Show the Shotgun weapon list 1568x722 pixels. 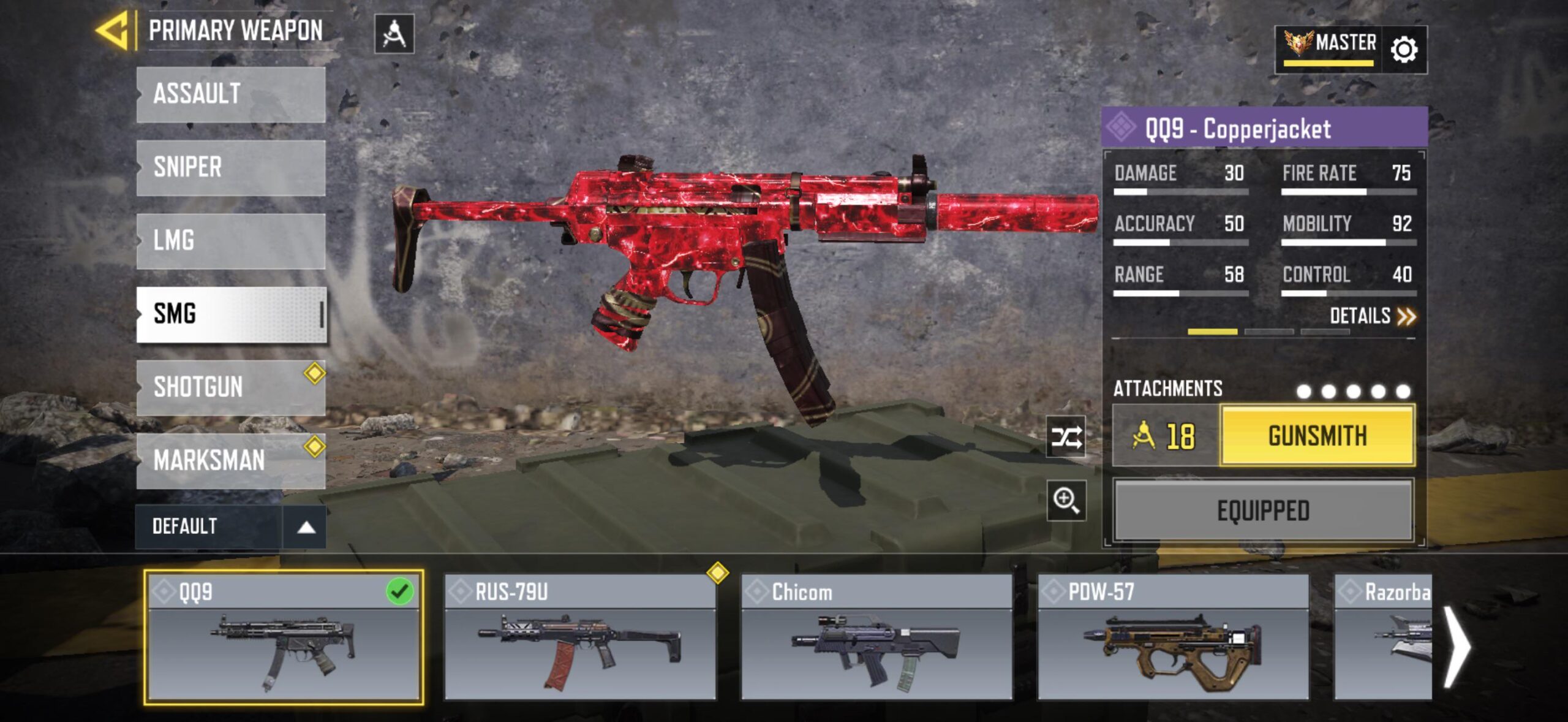tap(231, 387)
